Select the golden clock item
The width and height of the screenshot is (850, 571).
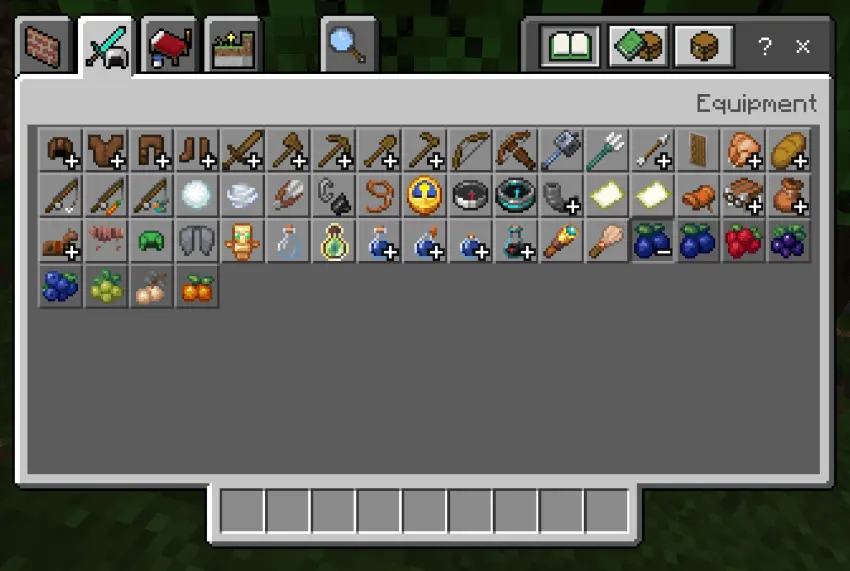425,195
